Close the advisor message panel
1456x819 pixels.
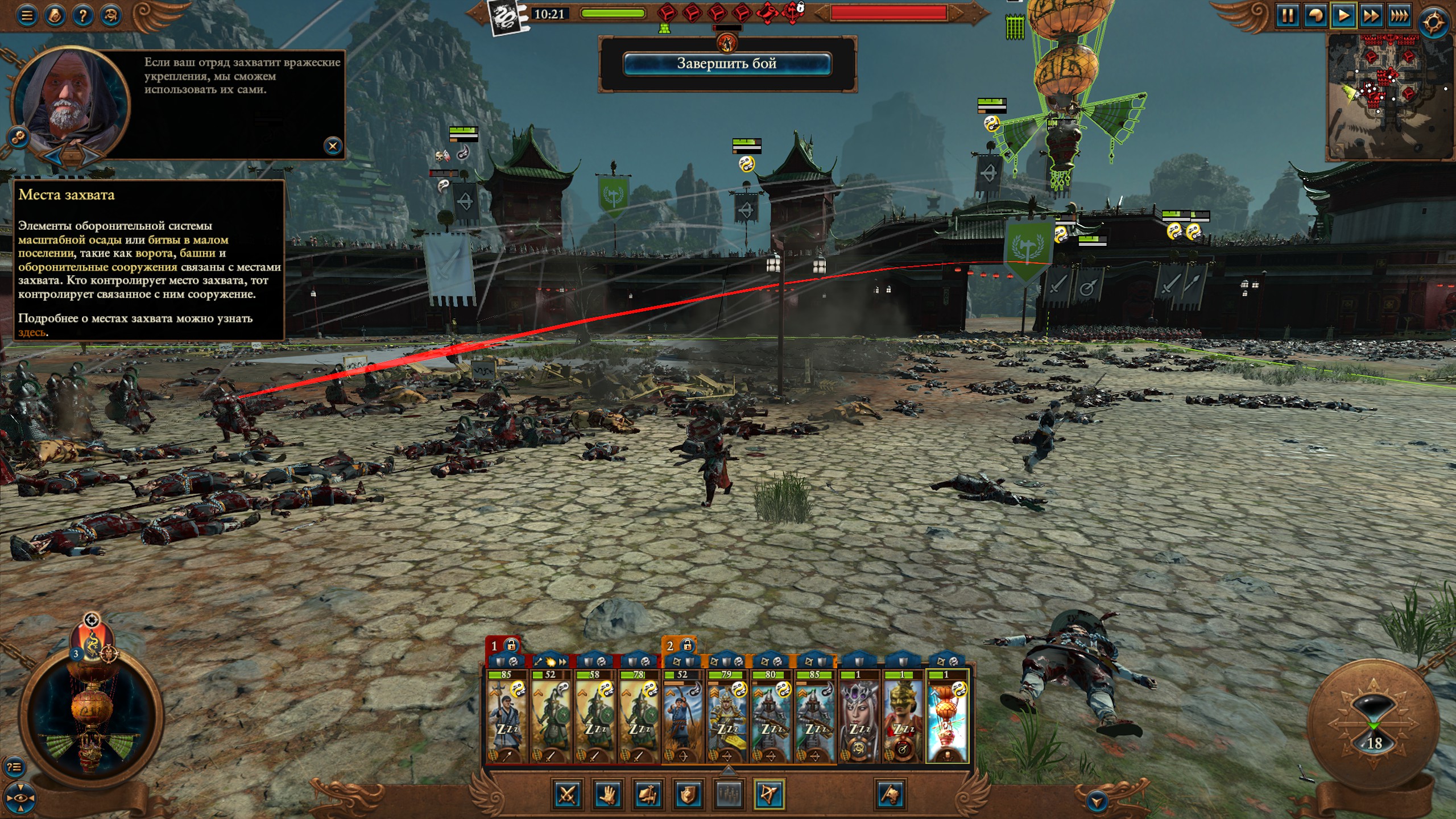pos(333,146)
